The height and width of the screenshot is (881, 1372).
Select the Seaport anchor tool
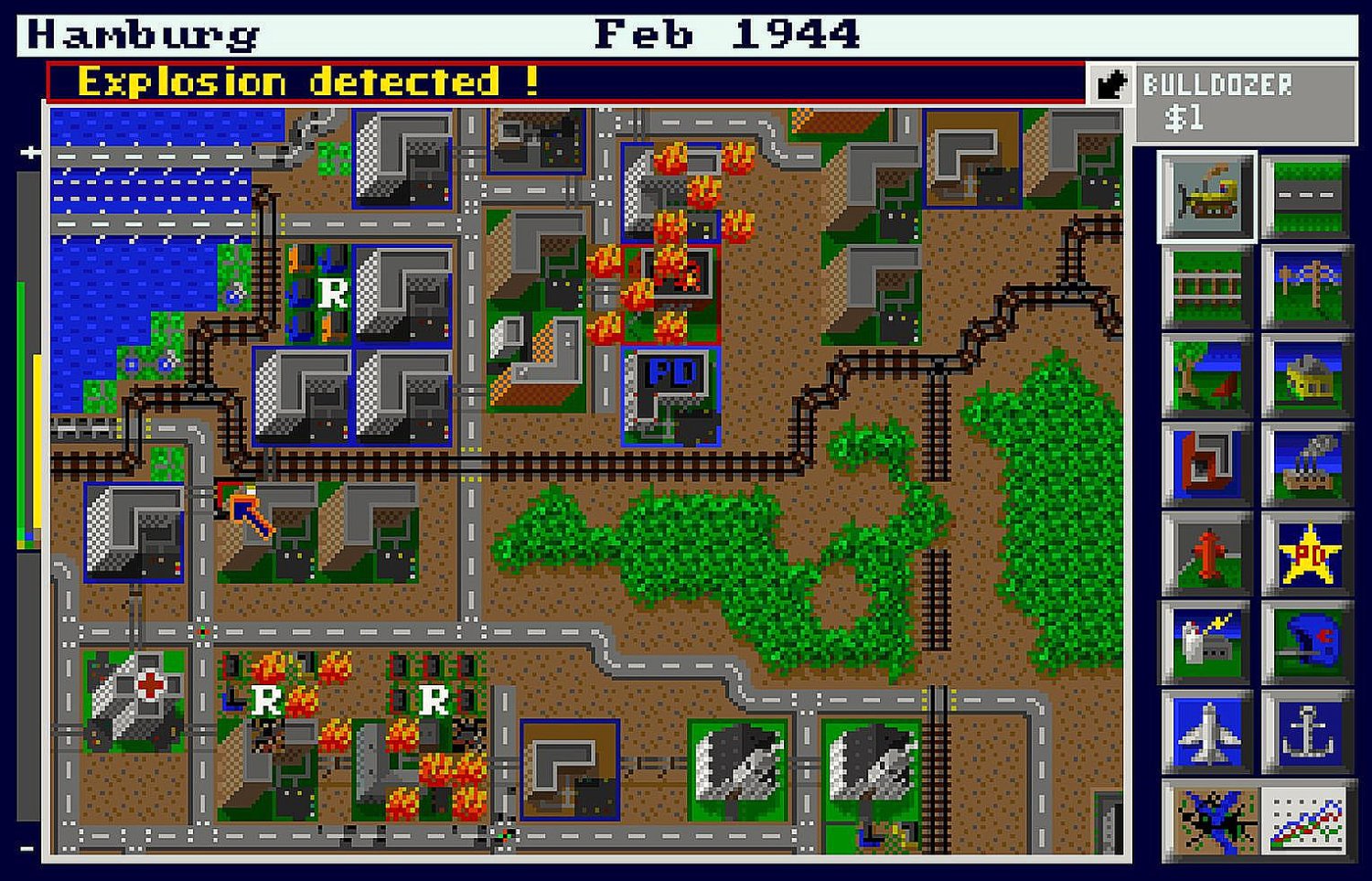[x=1306, y=728]
